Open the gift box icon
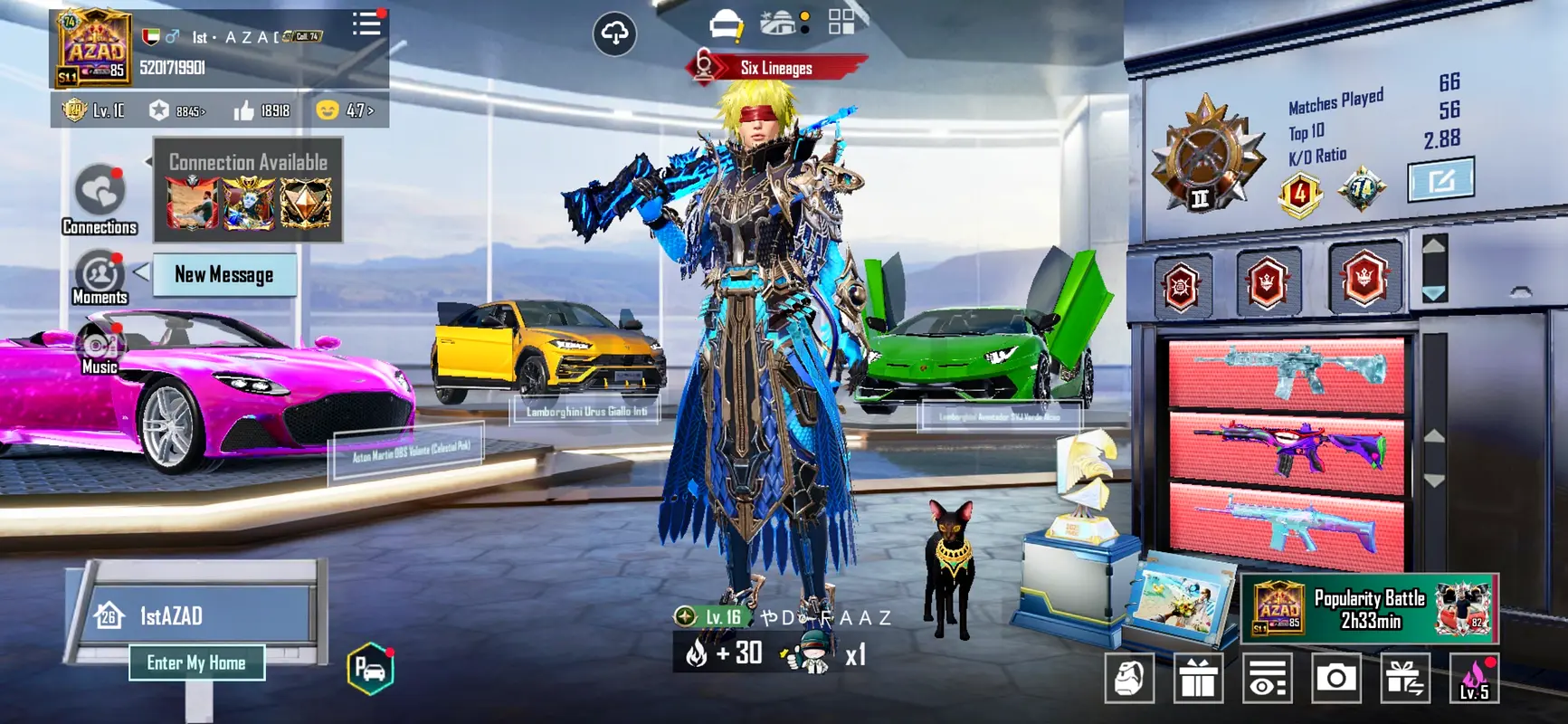The image size is (1568, 724). click(1198, 678)
